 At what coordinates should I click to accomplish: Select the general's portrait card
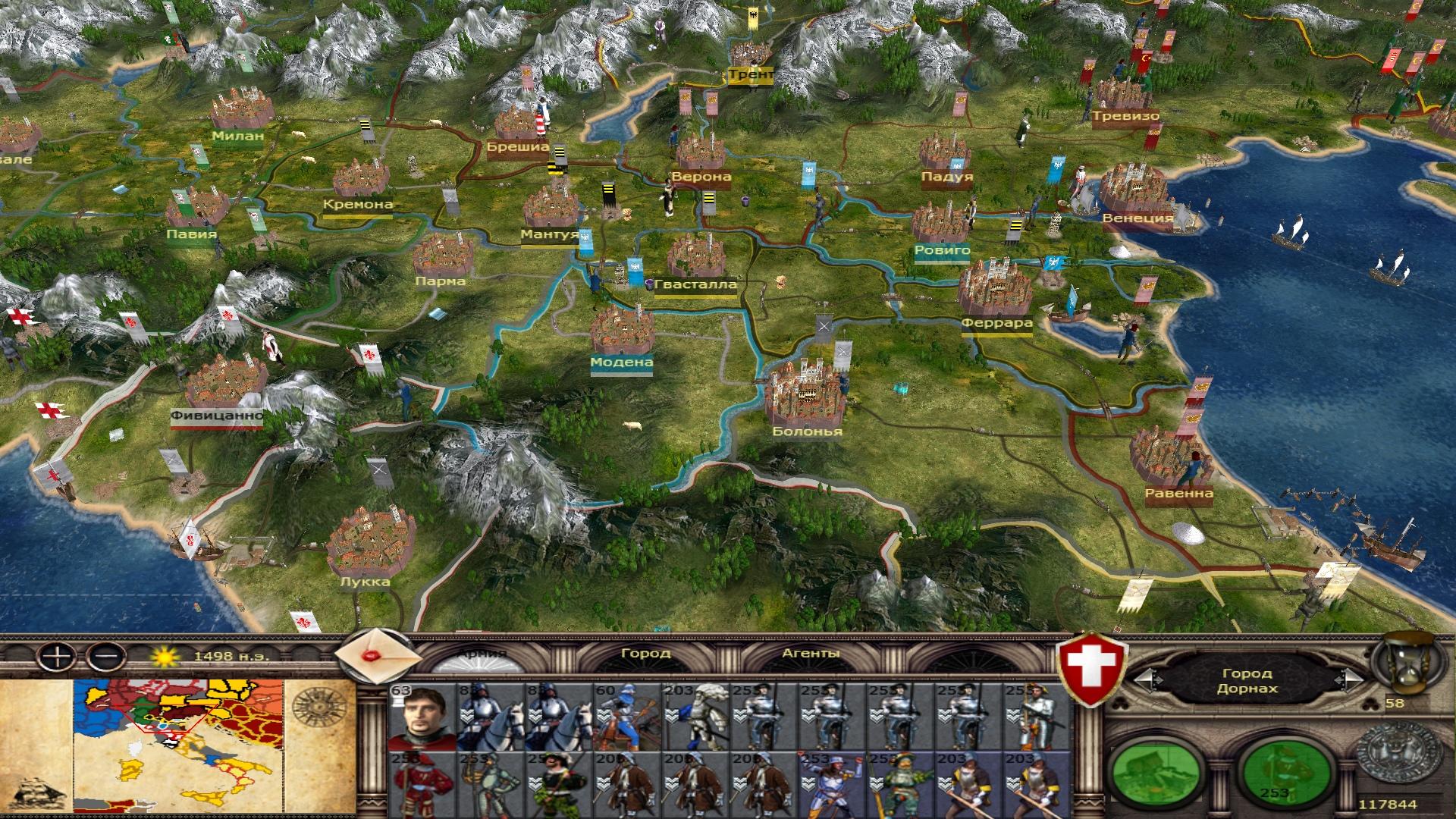422,717
